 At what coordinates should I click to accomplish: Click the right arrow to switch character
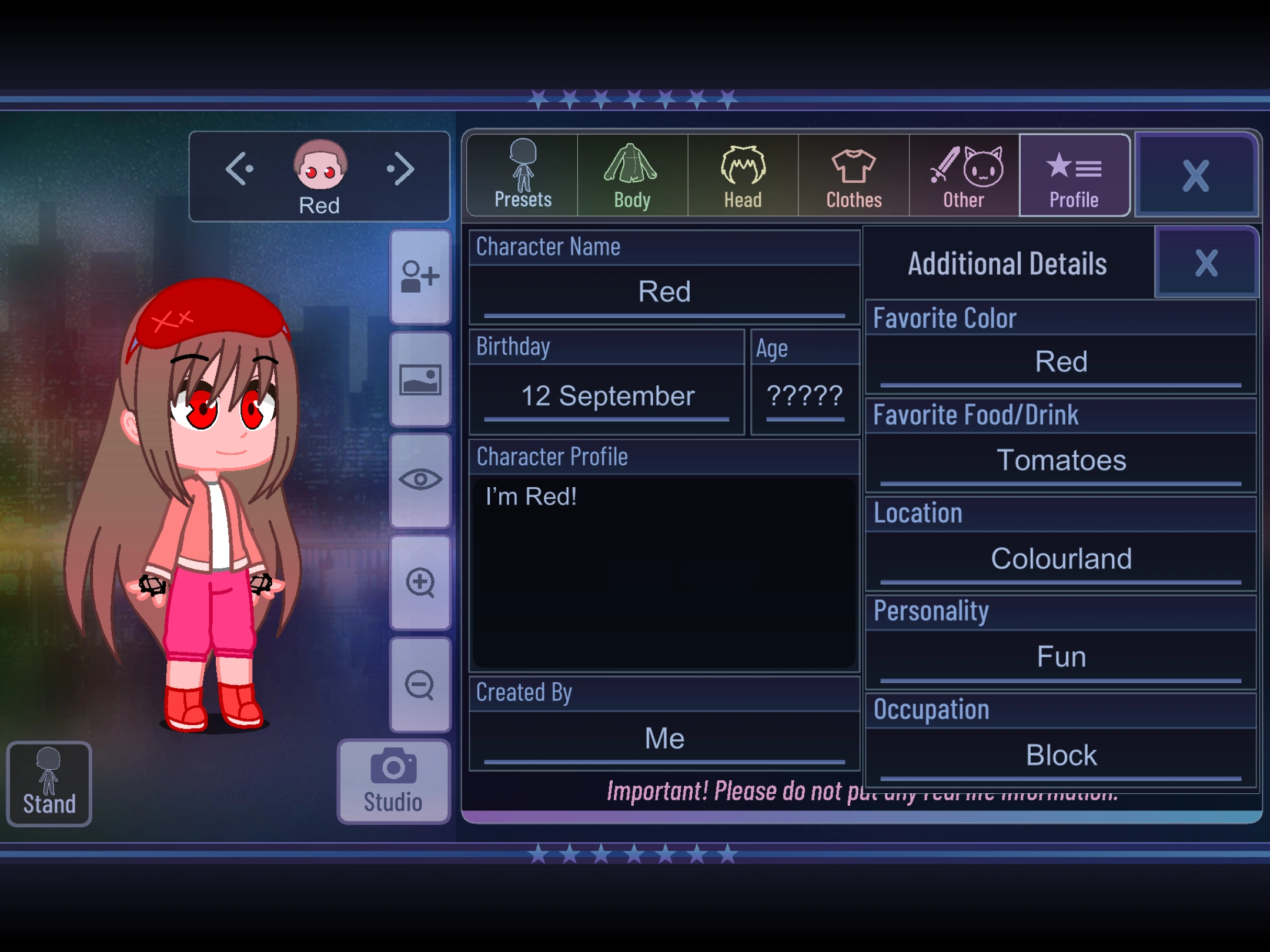tap(401, 169)
